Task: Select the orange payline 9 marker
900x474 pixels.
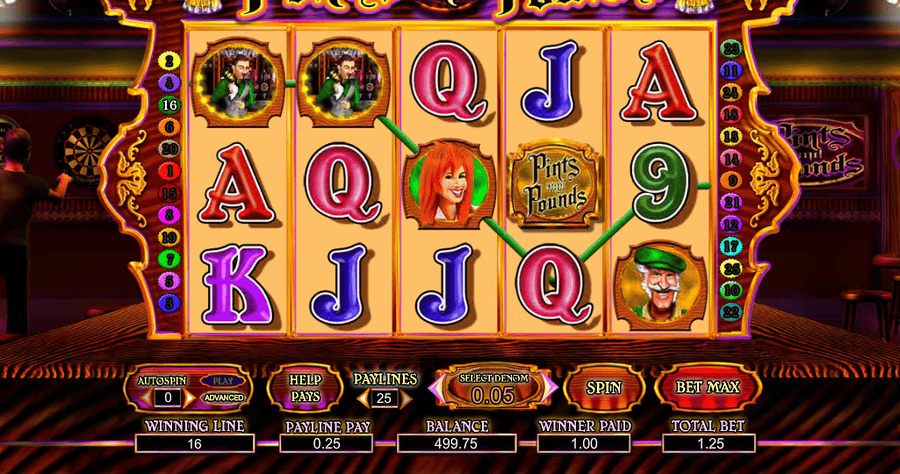Action: point(730,180)
